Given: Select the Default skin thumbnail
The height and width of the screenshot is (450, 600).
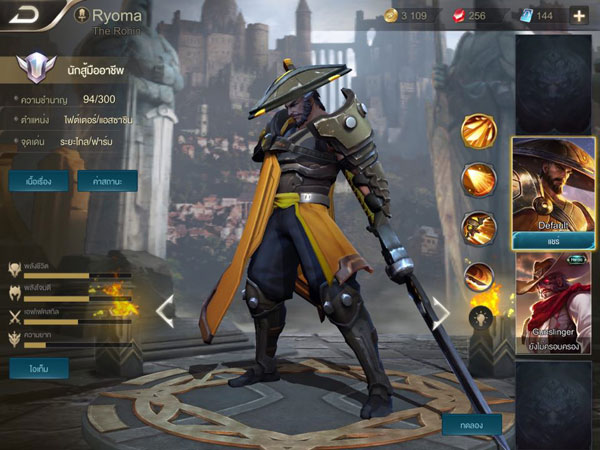Looking at the screenshot, I should coord(553,183).
